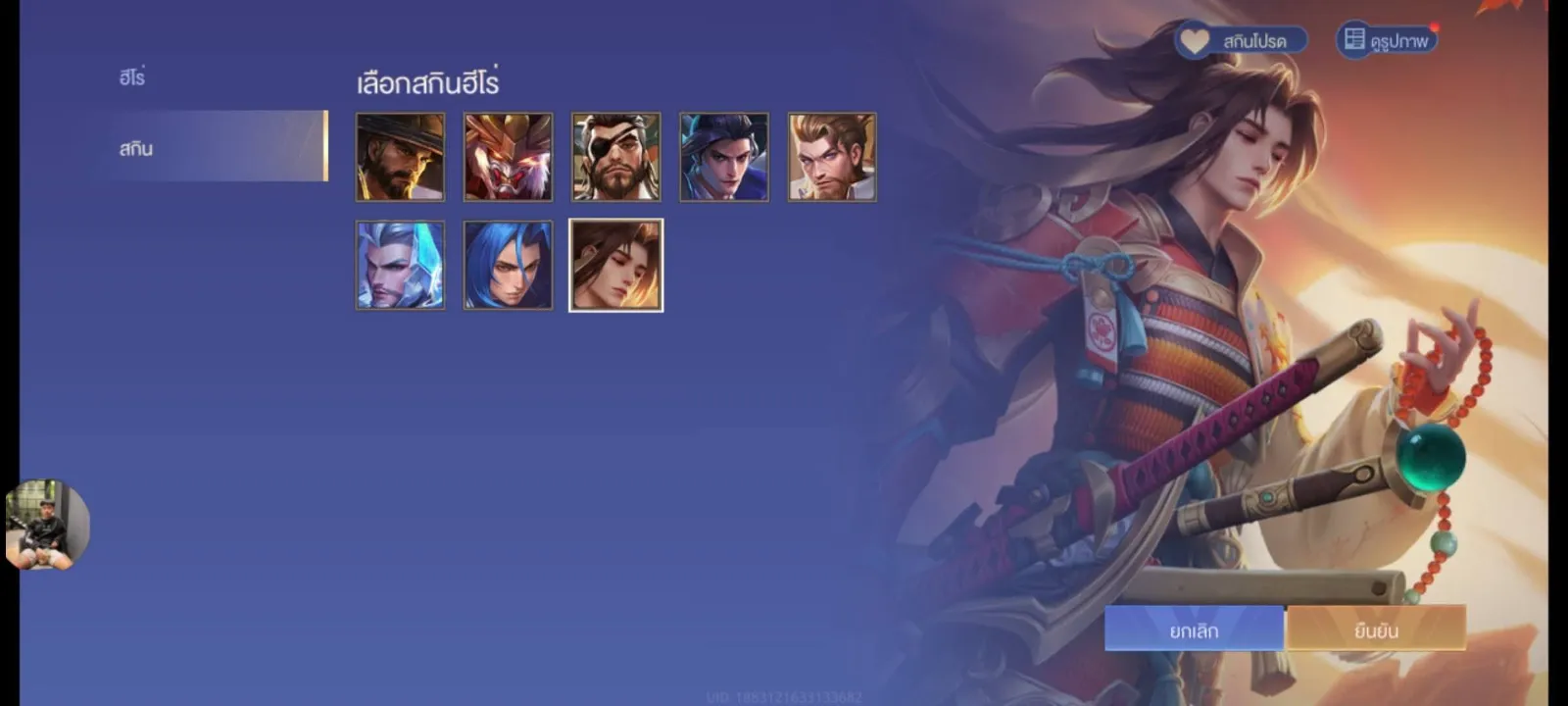This screenshot has height=706, width=1568.
Task: Pick the eyepatch pirate skin
Action: tap(615, 157)
